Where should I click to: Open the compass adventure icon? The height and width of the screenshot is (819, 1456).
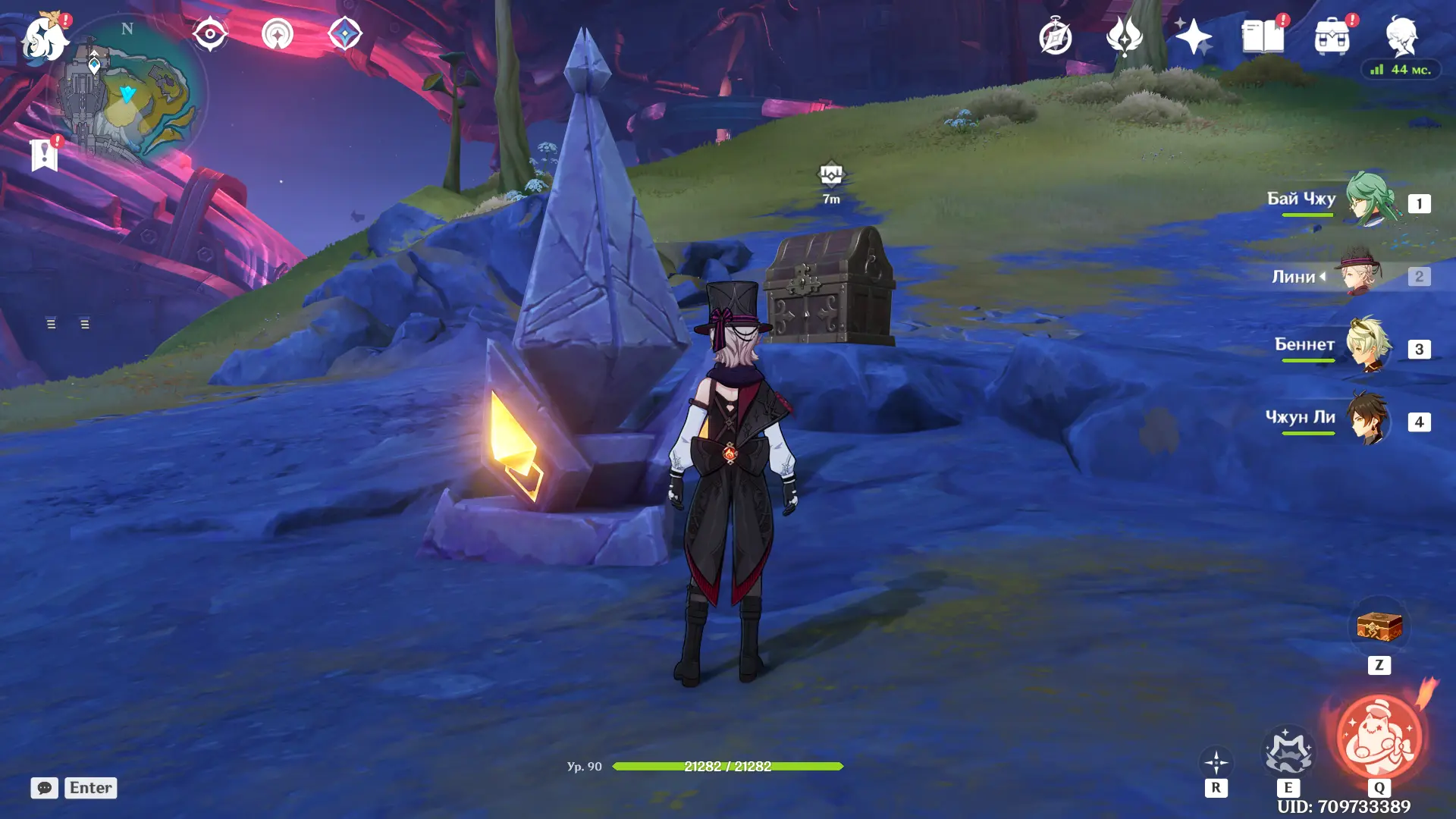[1055, 37]
